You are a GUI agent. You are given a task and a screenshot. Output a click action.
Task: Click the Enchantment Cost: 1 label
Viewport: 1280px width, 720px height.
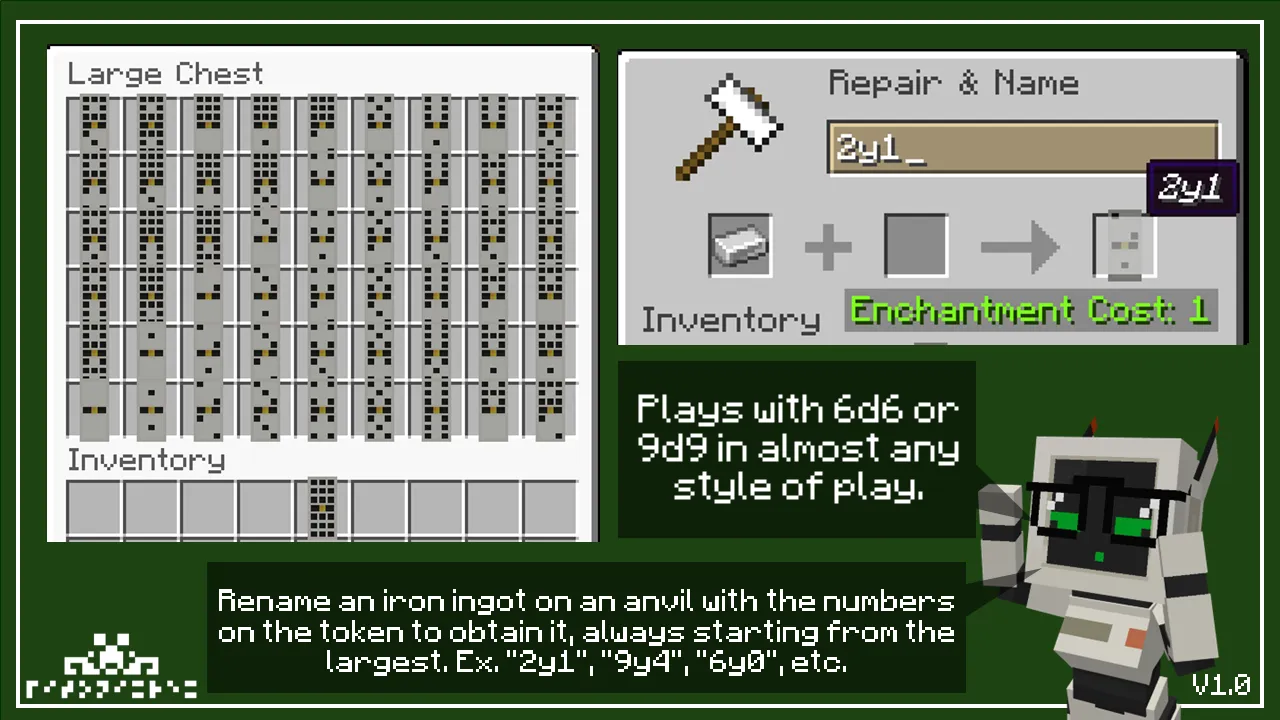point(1030,311)
